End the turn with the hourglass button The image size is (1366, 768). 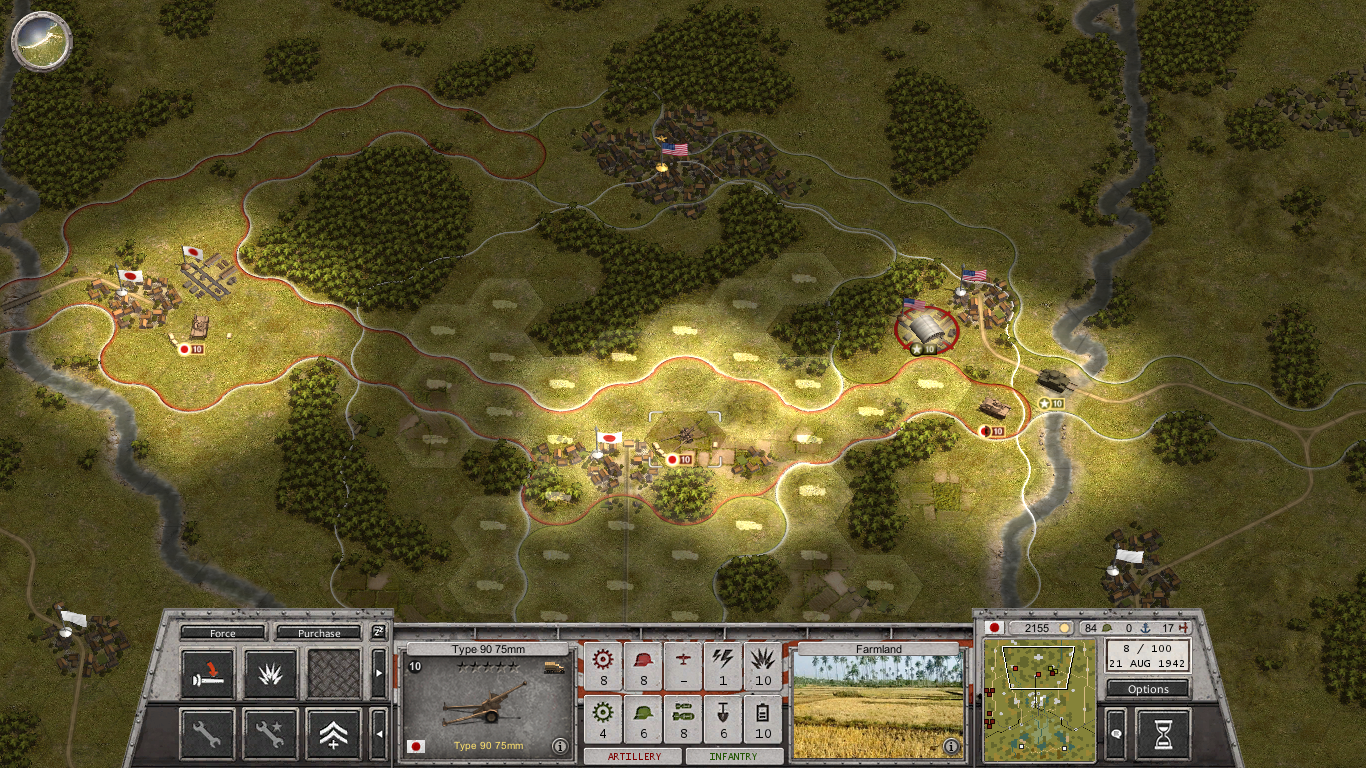pos(1163,734)
